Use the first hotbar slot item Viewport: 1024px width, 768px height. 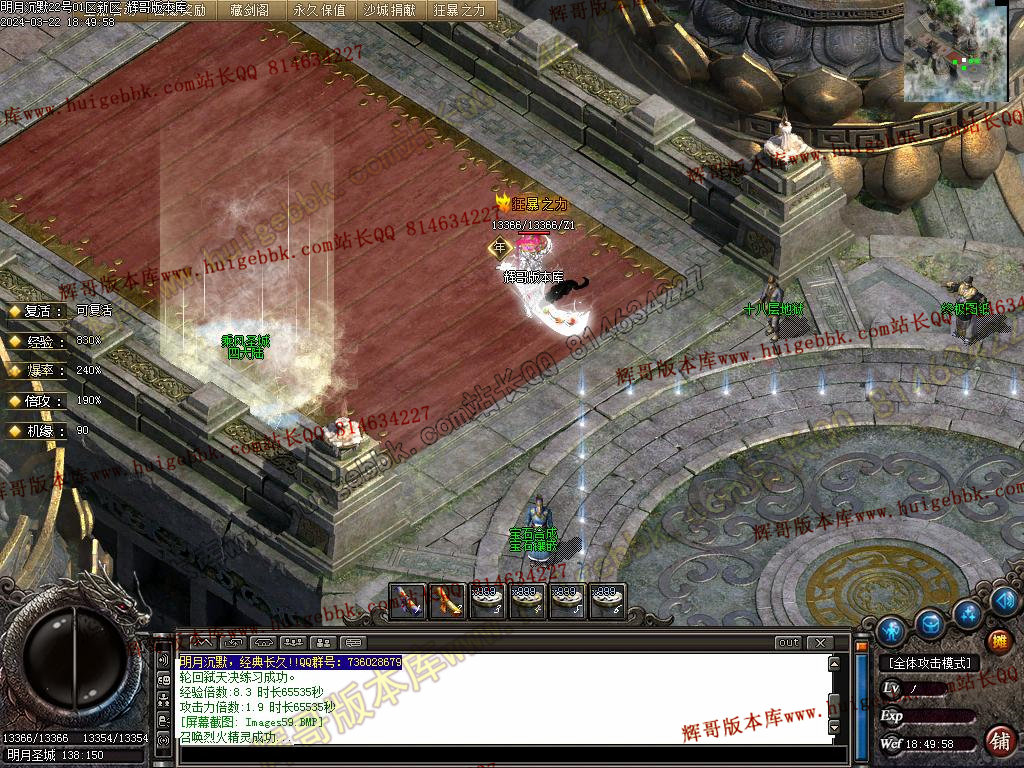pos(407,601)
